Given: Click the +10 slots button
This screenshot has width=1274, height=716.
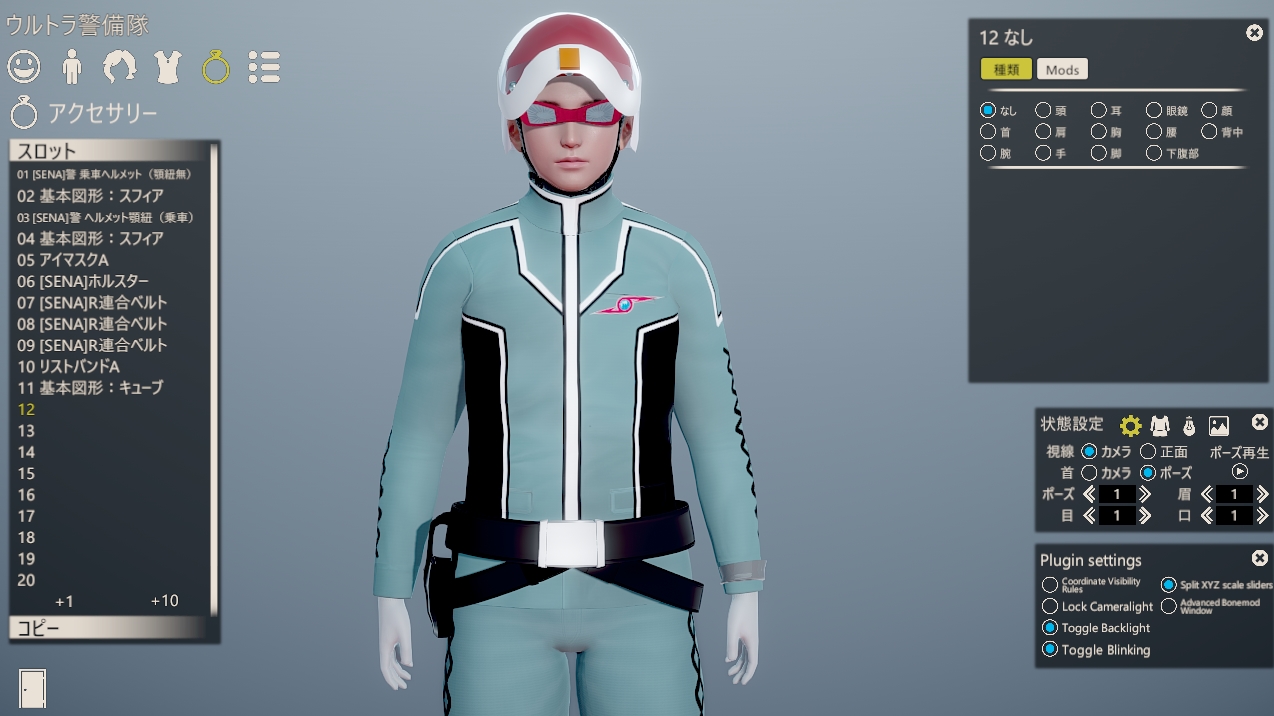Looking at the screenshot, I should [164, 600].
